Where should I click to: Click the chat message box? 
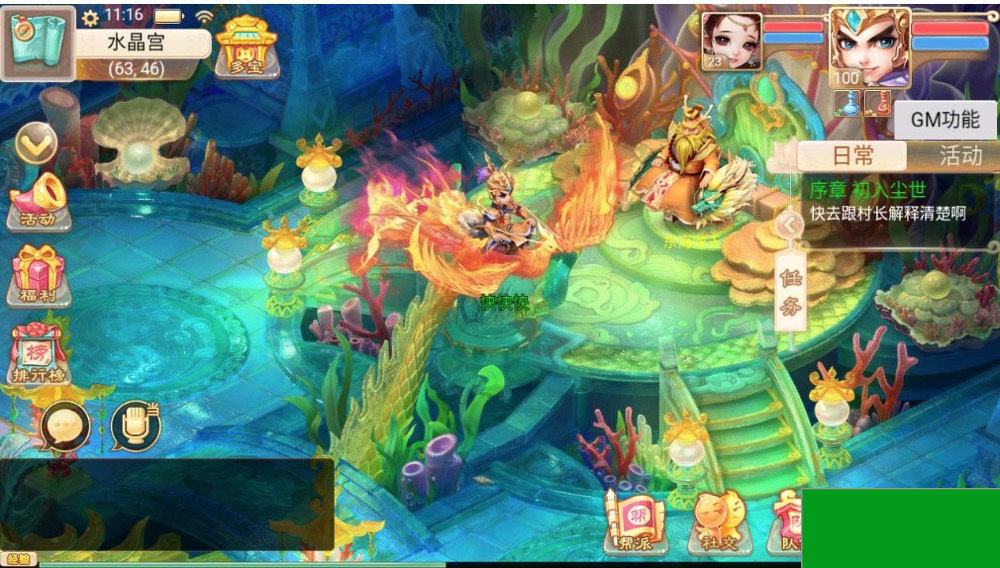(x=166, y=504)
